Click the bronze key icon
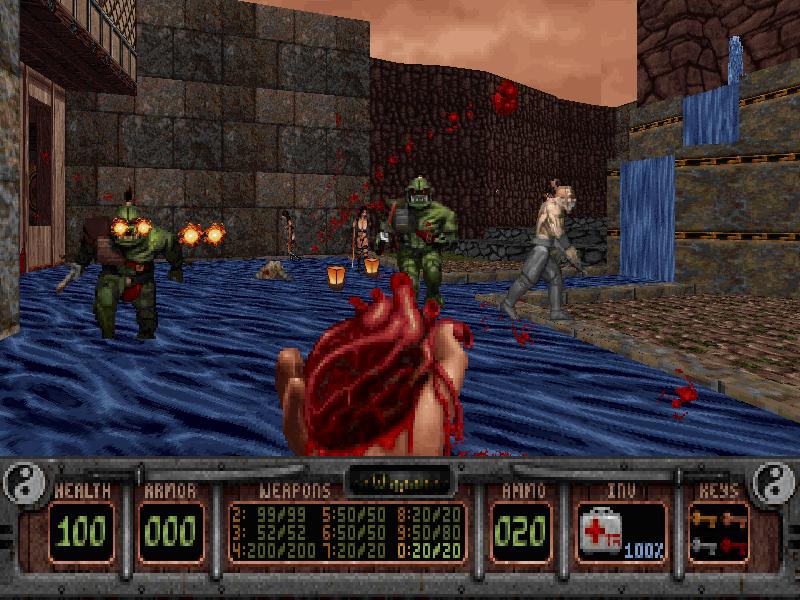This screenshot has height=600, width=800. (x=733, y=519)
